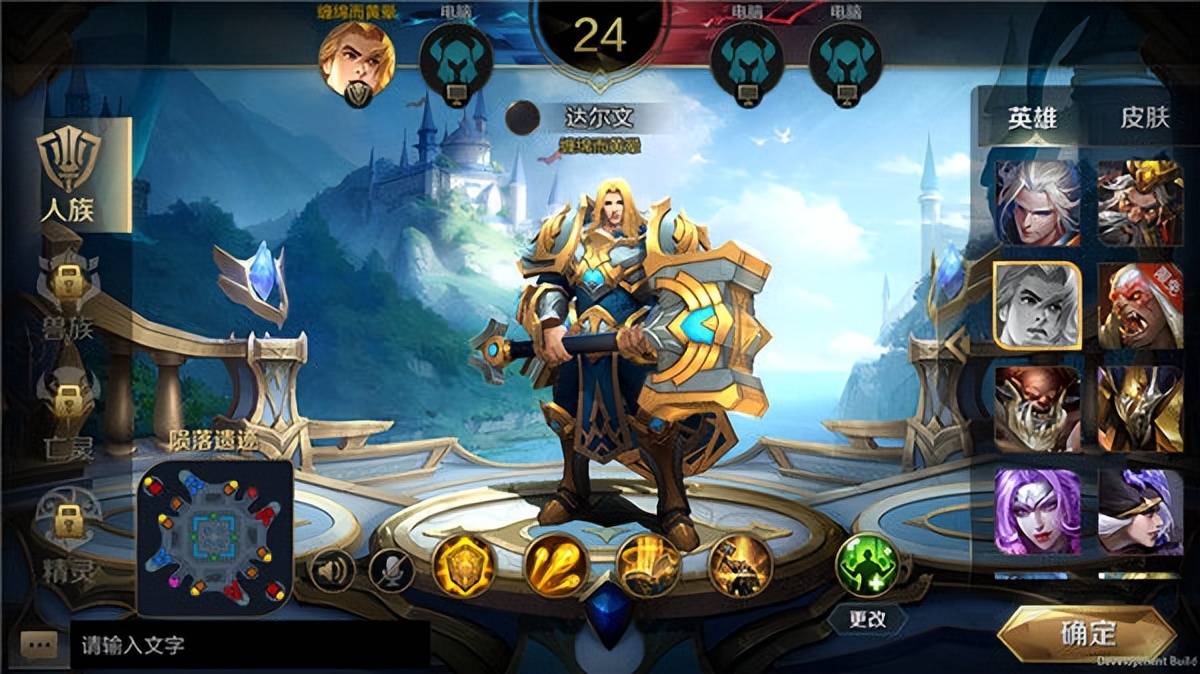
Task: Select the gold-armored masked knight hero
Action: (x=1140, y=409)
